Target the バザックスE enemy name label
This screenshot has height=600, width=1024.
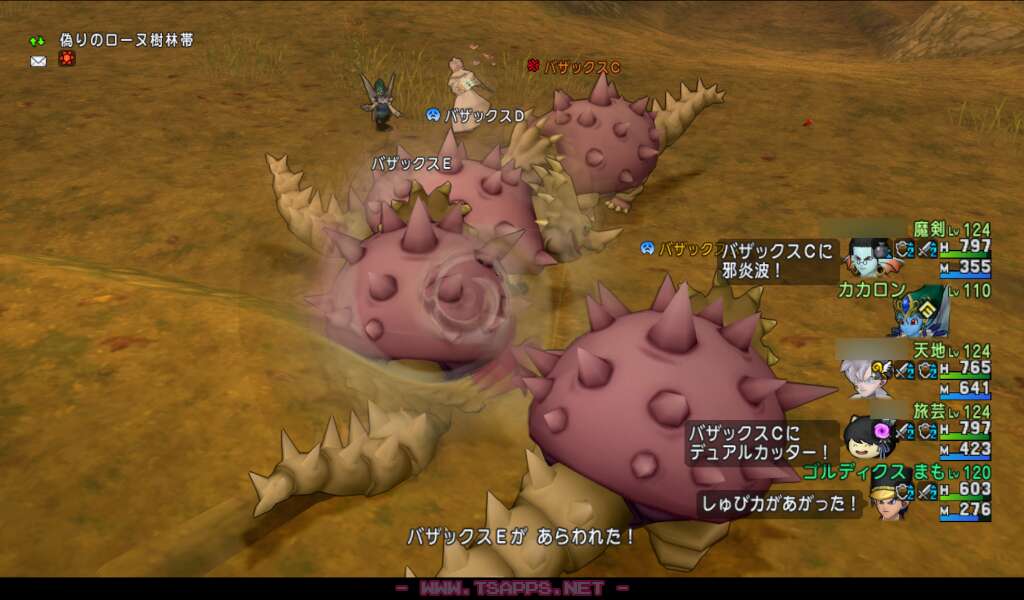[x=411, y=162]
